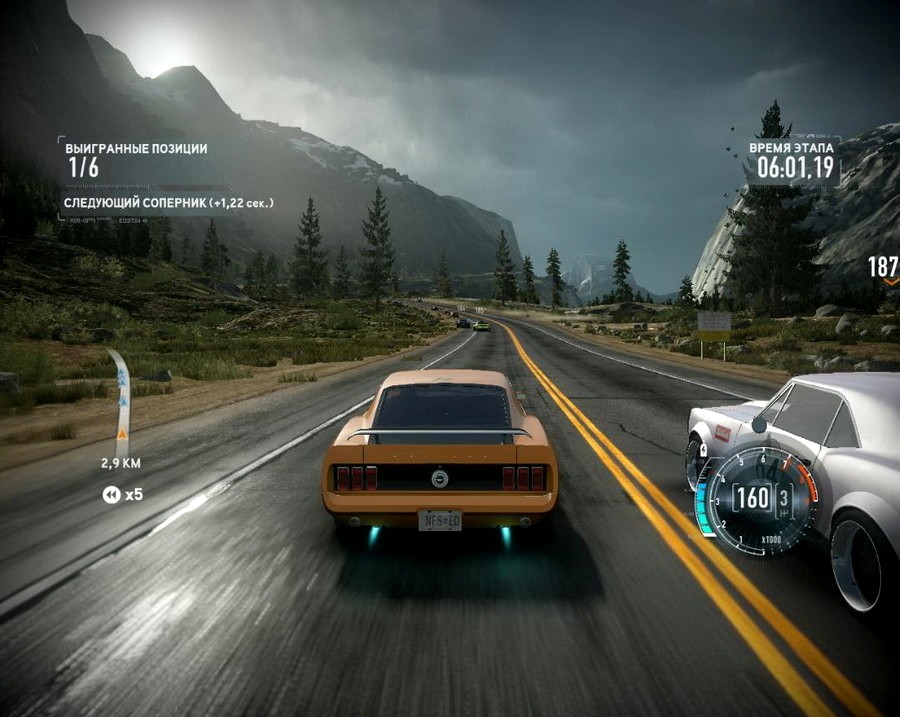The image size is (900, 717).
Task: Open the Выигранные позиции objective tracker
Action: coord(137,158)
